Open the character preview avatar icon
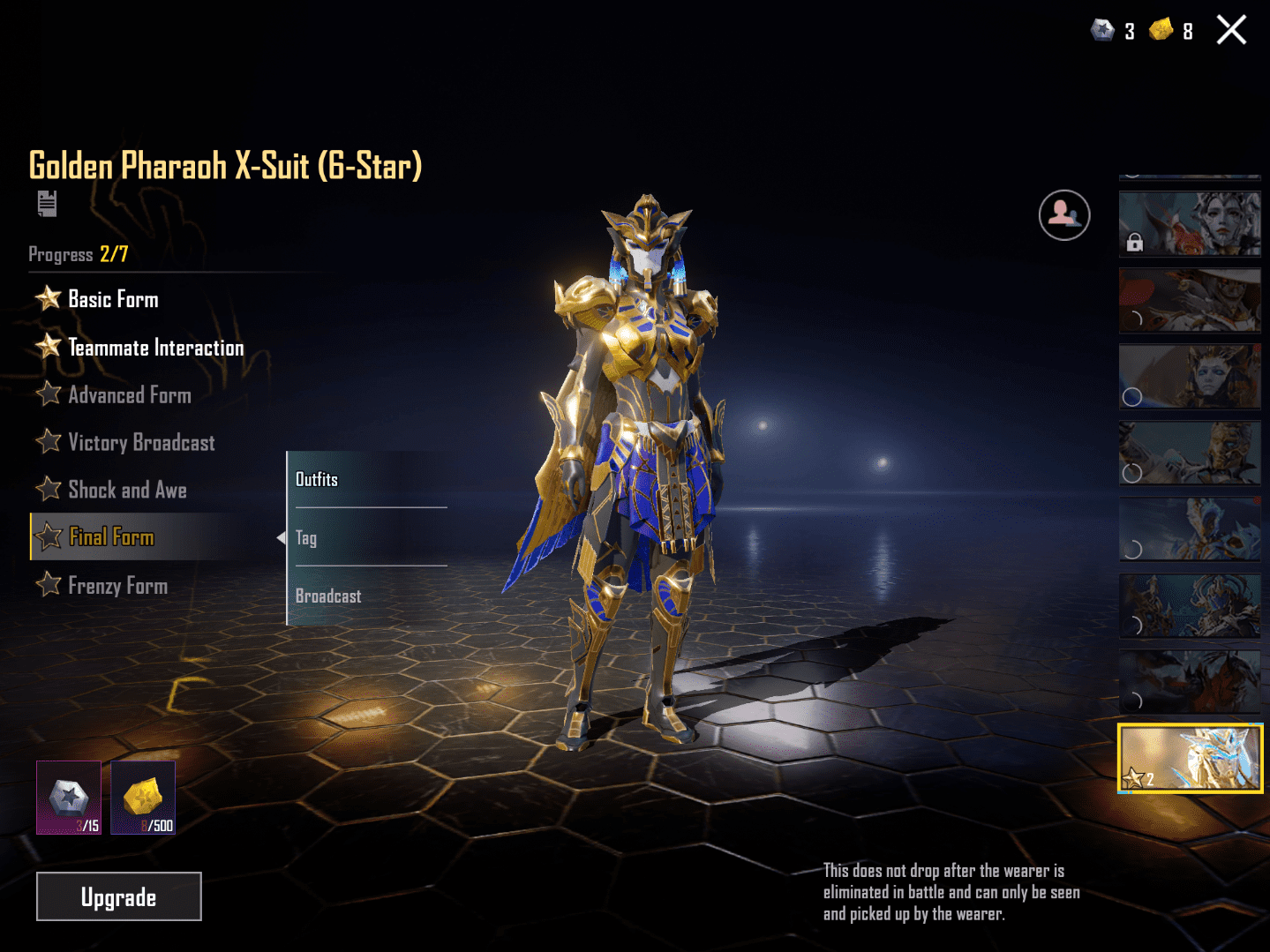The image size is (1270, 952). pos(1063,214)
